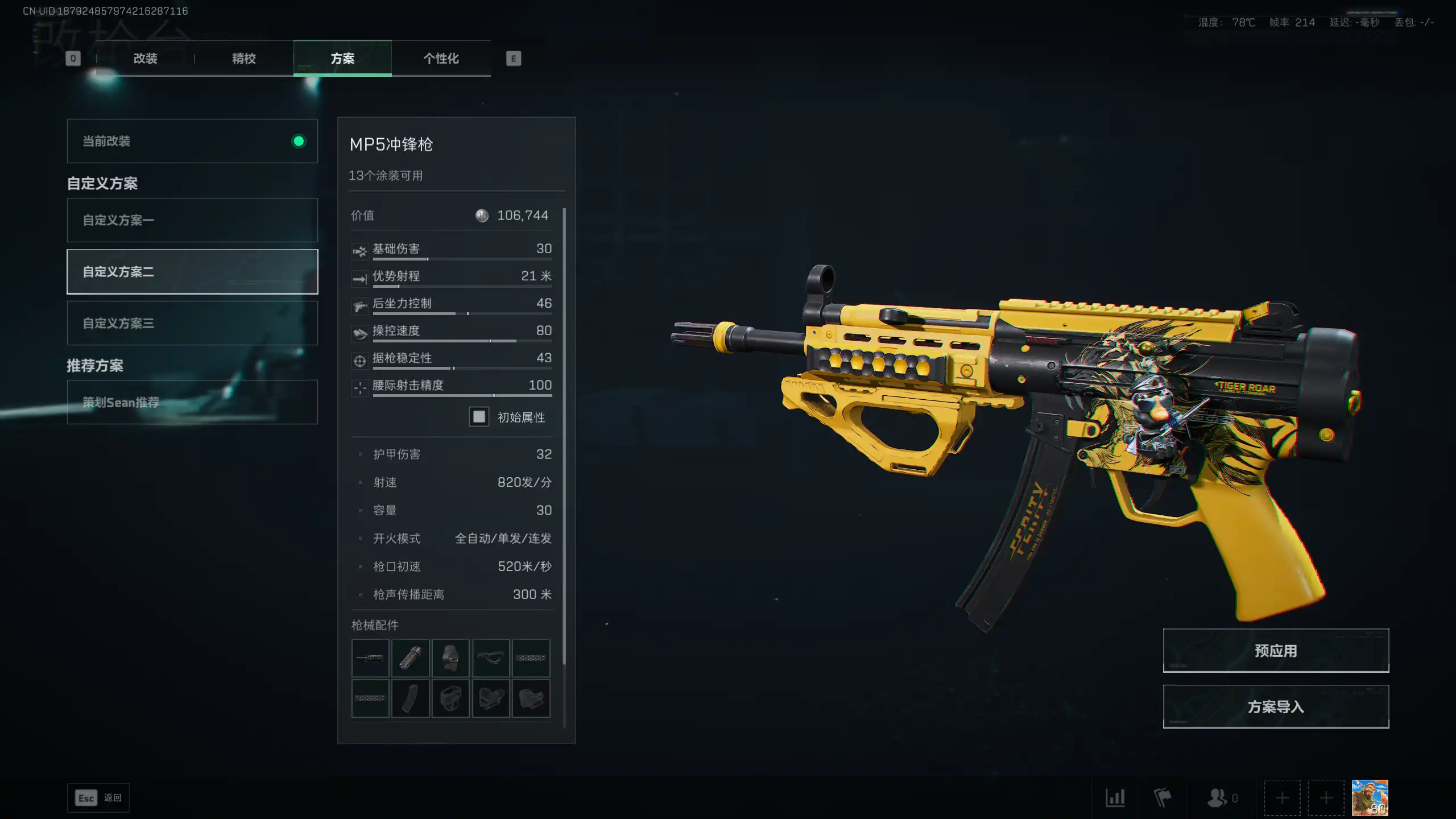The width and height of the screenshot is (1456, 819).
Task: Open the flags icon in bottom bar
Action: click(x=1162, y=798)
